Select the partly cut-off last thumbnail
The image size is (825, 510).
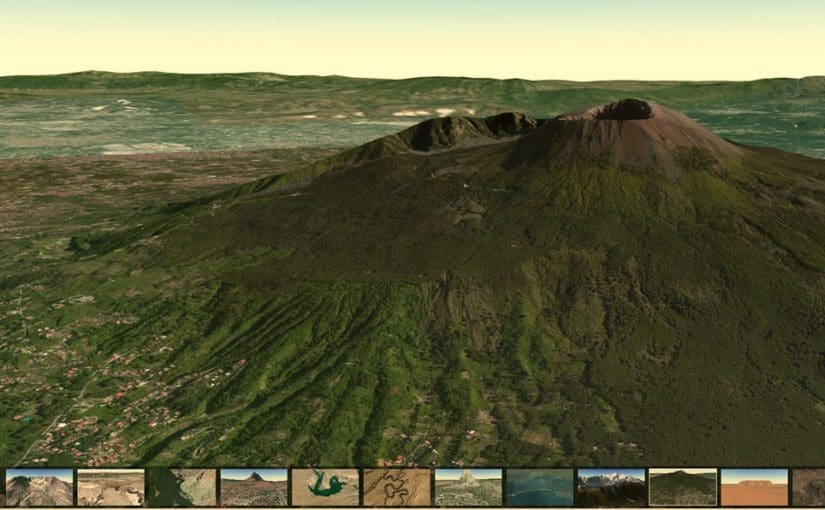click(x=810, y=487)
